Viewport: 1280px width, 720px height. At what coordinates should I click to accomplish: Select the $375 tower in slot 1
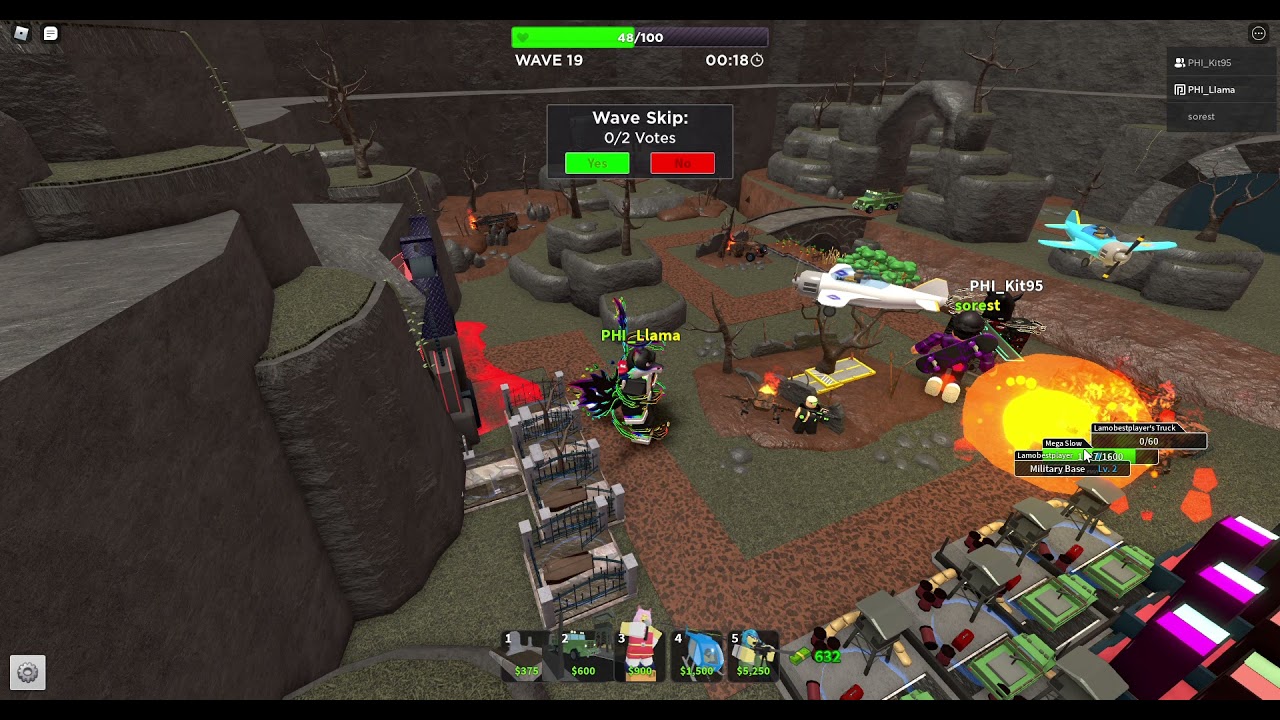click(526, 655)
